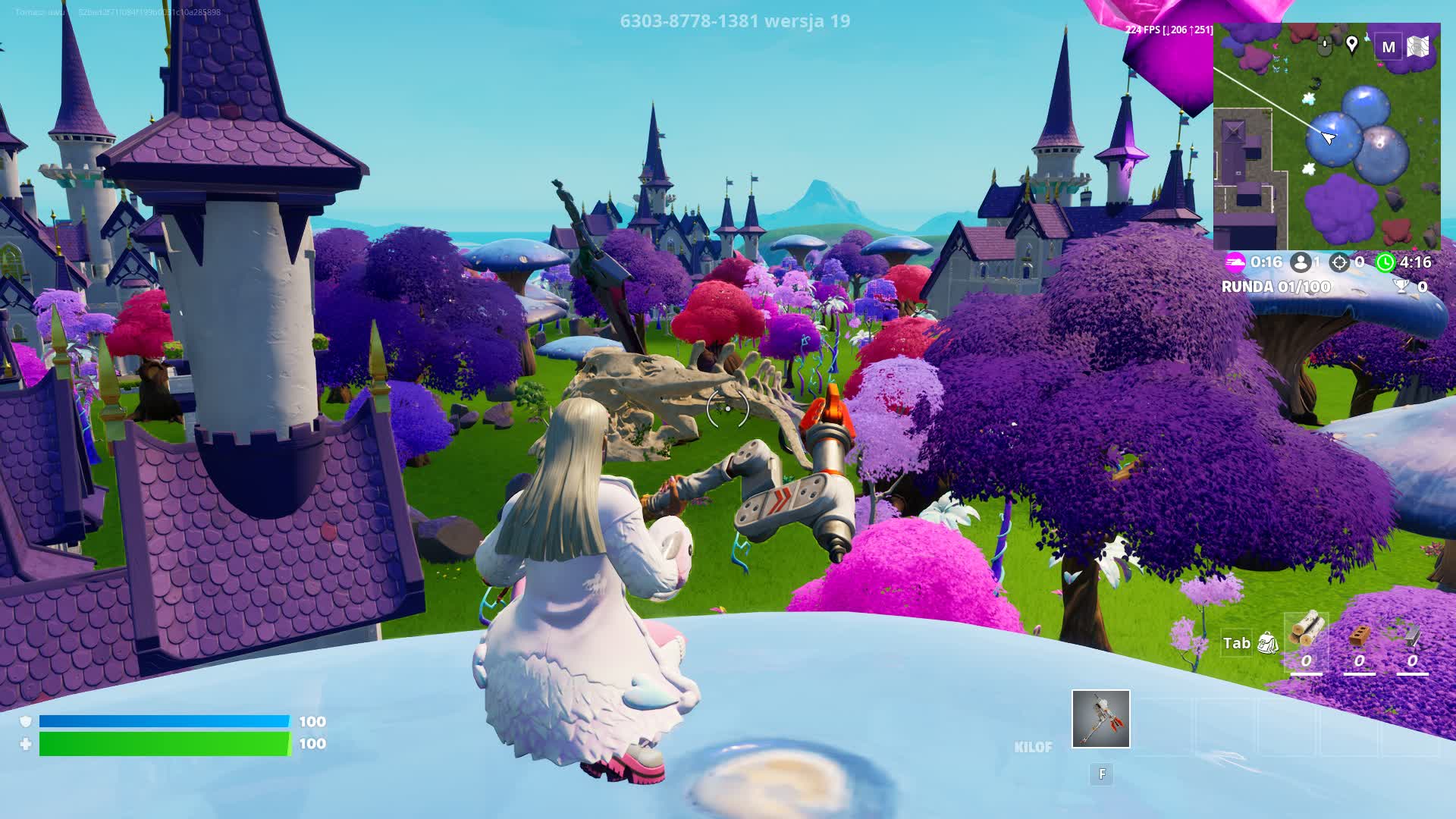Choose the brick building material

click(x=1359, y=635)
